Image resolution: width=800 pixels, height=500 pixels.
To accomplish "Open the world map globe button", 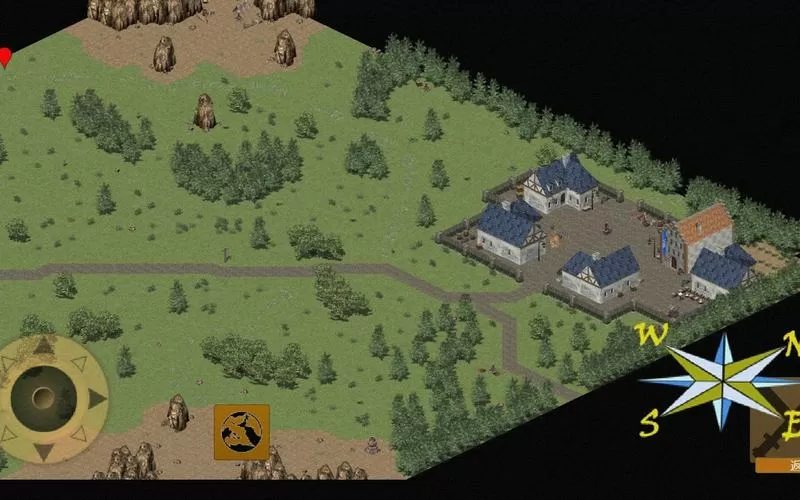I will [241, 431].
